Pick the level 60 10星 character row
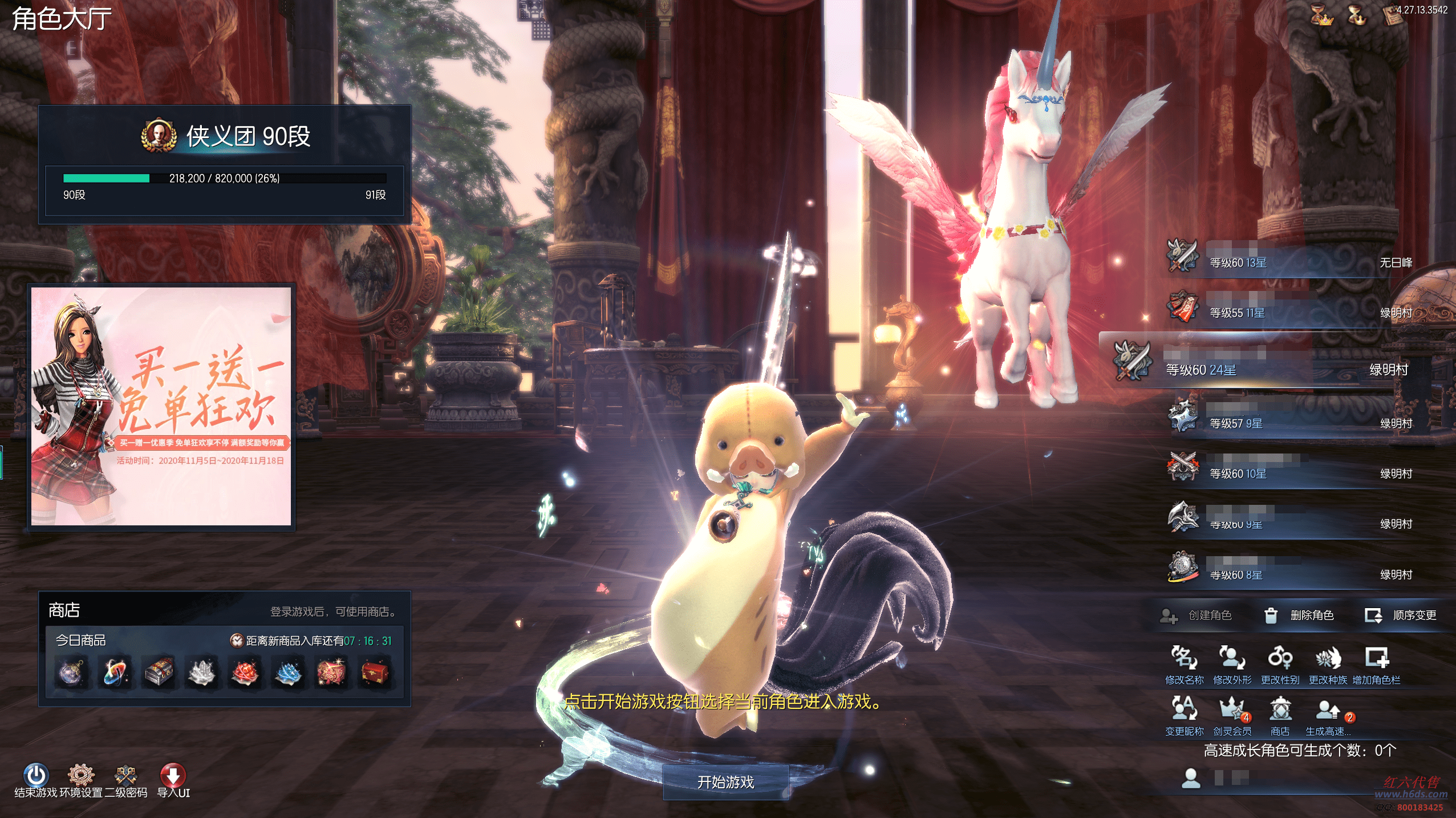 [x=1289, y=473]
